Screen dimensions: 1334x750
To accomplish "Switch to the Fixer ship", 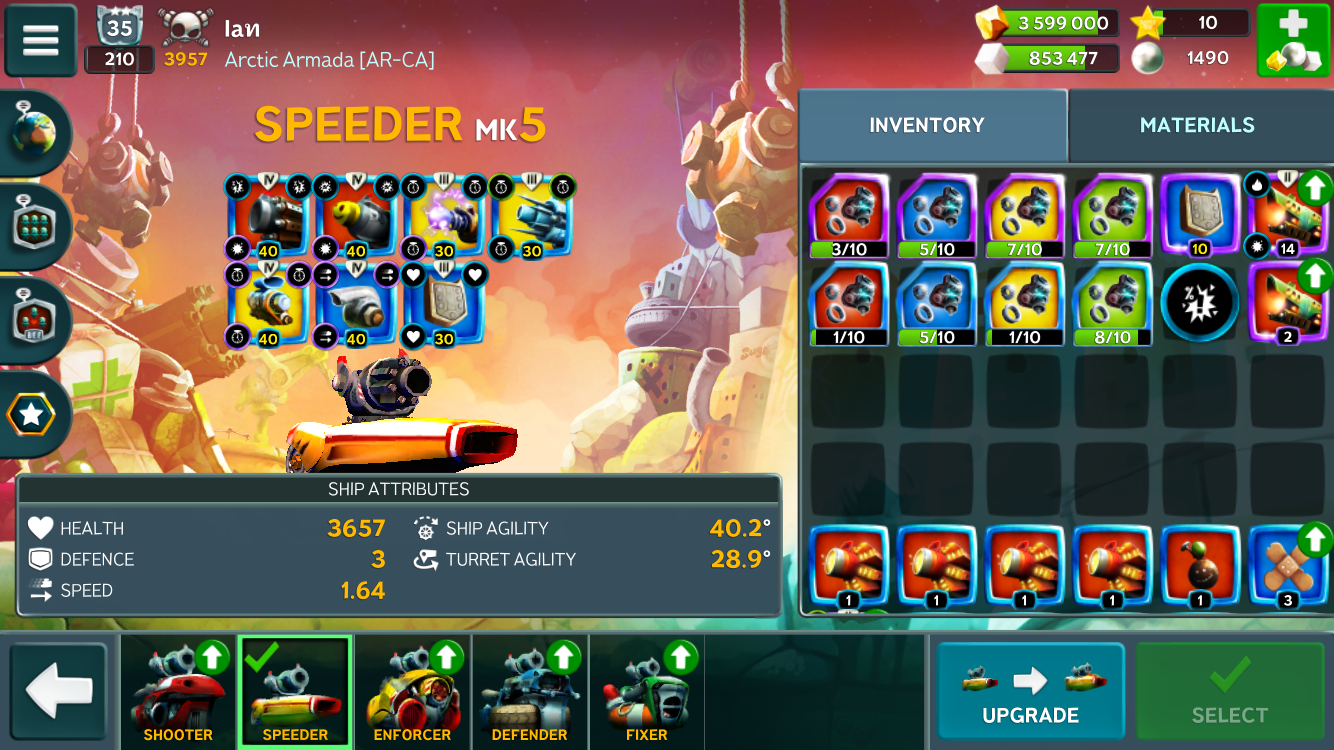I will 646,692.
